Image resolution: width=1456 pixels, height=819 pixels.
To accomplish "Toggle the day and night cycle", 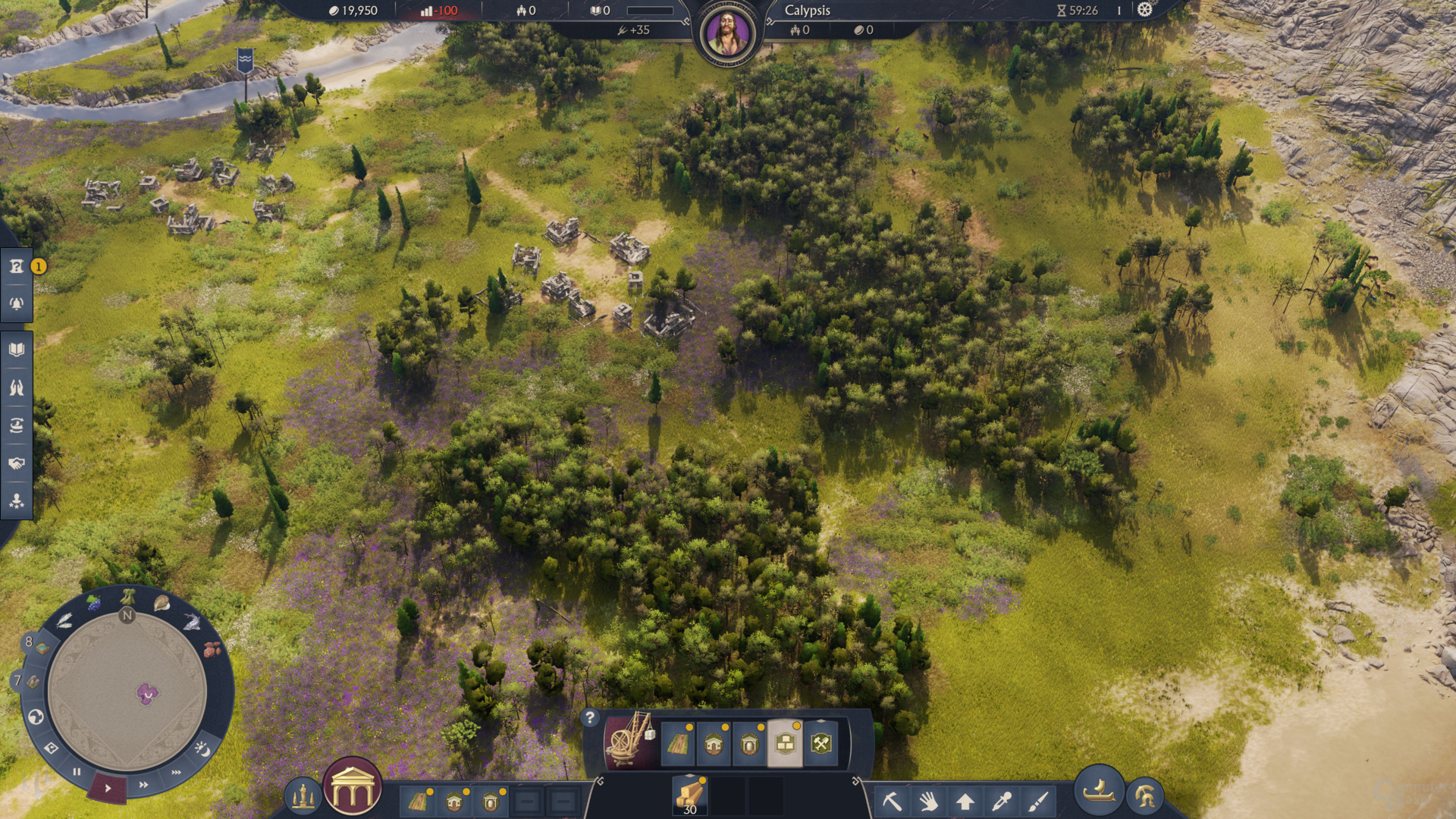I will pyautogui.click(x=202, y=749).
